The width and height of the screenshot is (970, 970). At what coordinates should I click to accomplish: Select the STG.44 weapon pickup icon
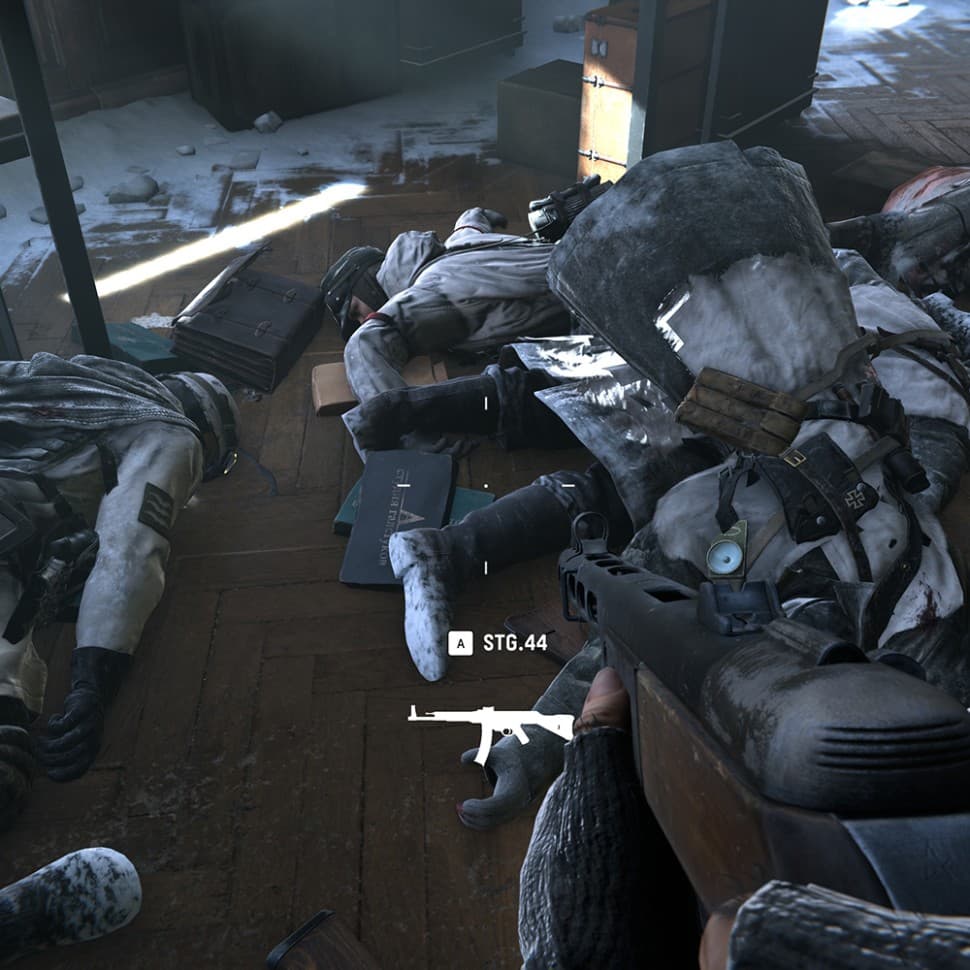click(489, 727)
